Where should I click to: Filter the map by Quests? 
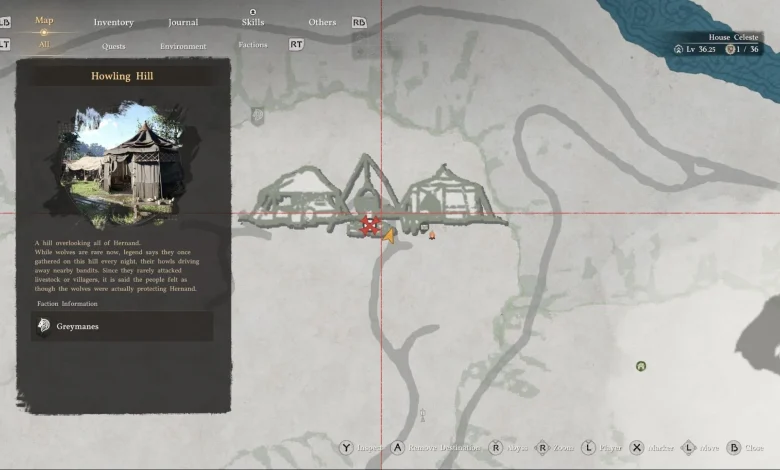(113, 46)
